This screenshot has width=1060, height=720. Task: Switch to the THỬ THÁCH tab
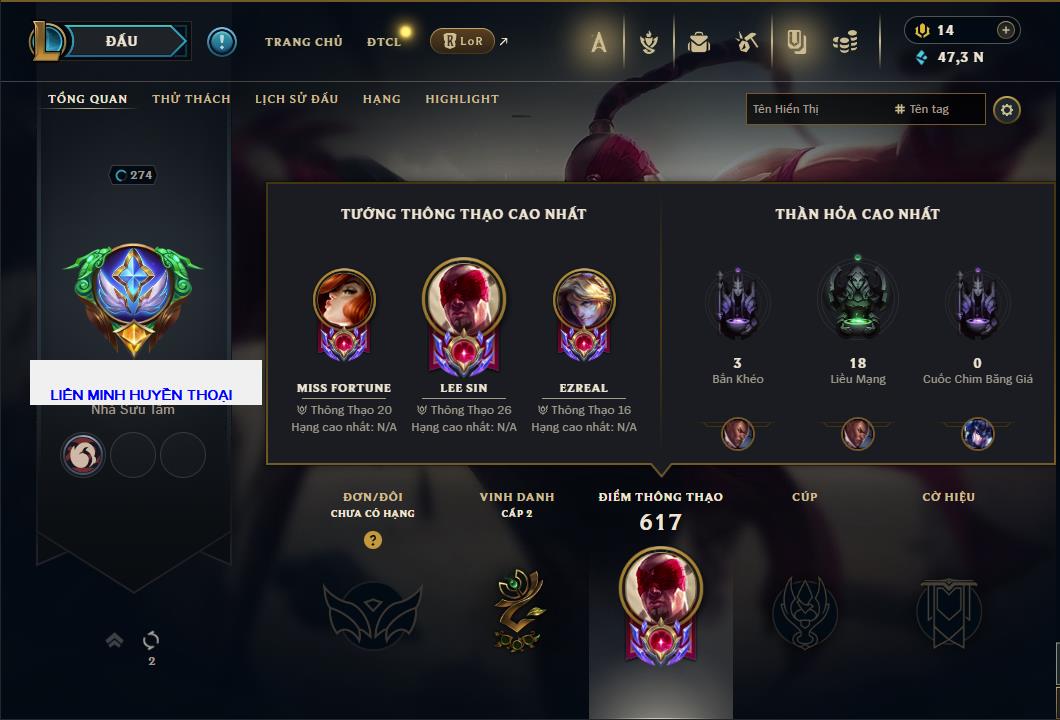click(x=191, y=99)
